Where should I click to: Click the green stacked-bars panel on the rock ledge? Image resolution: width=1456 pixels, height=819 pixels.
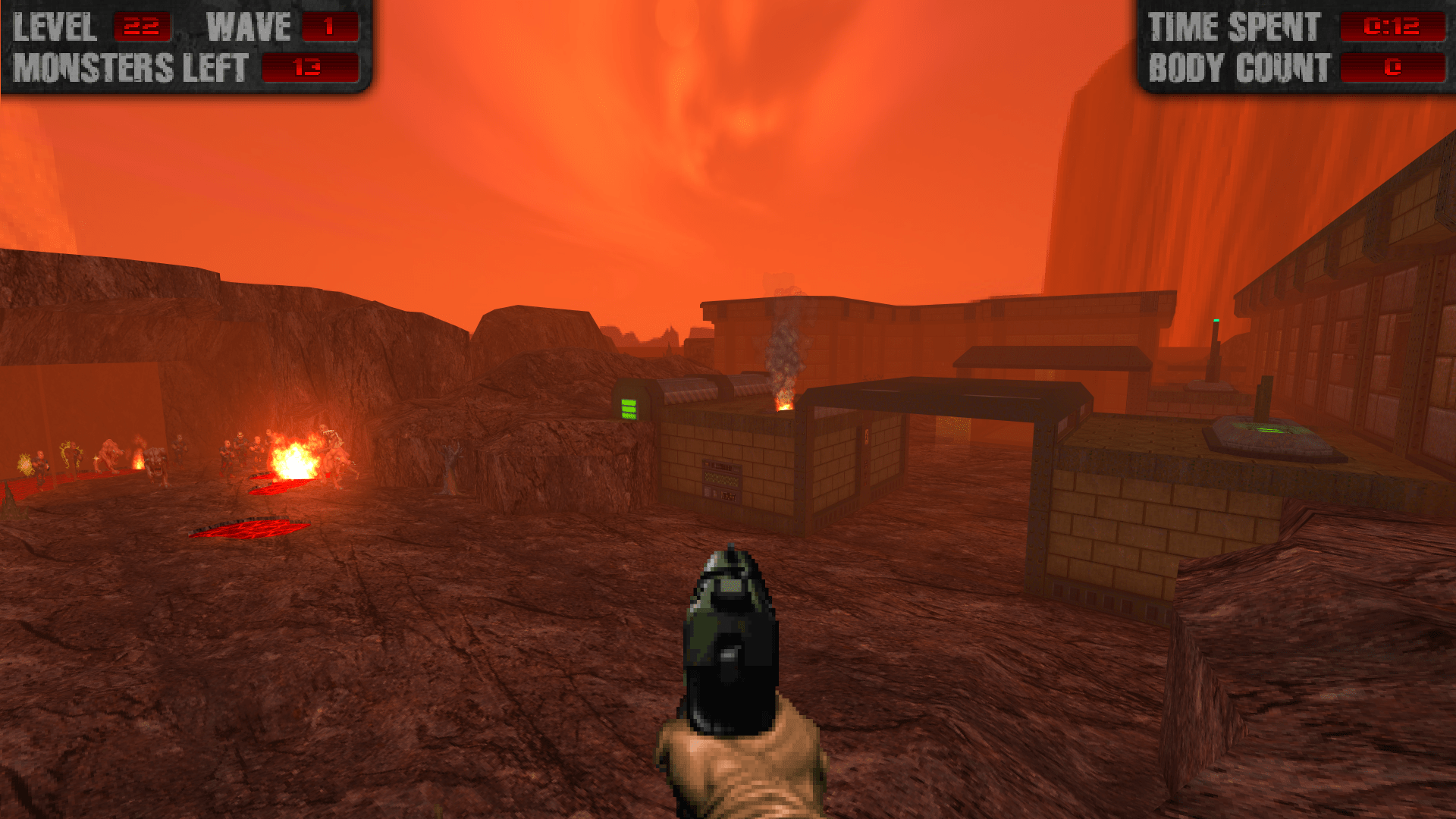point(629,409)
